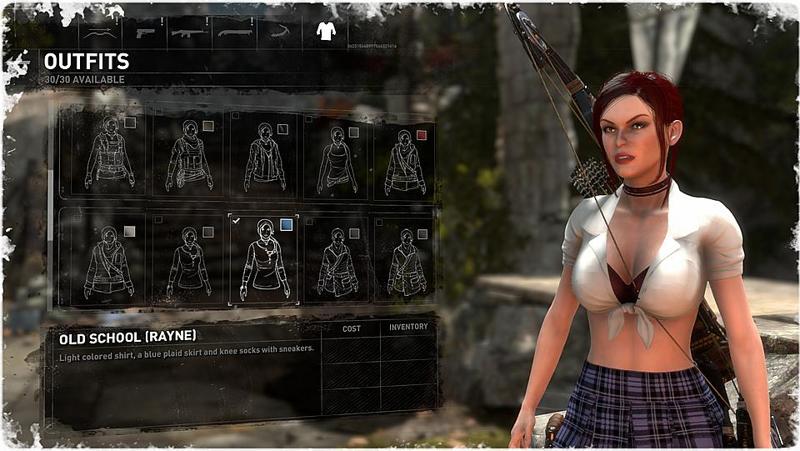This screenshot has width=800, height=451.
Task: Select the open jacket outfit tile
Action: coord(264,154)
